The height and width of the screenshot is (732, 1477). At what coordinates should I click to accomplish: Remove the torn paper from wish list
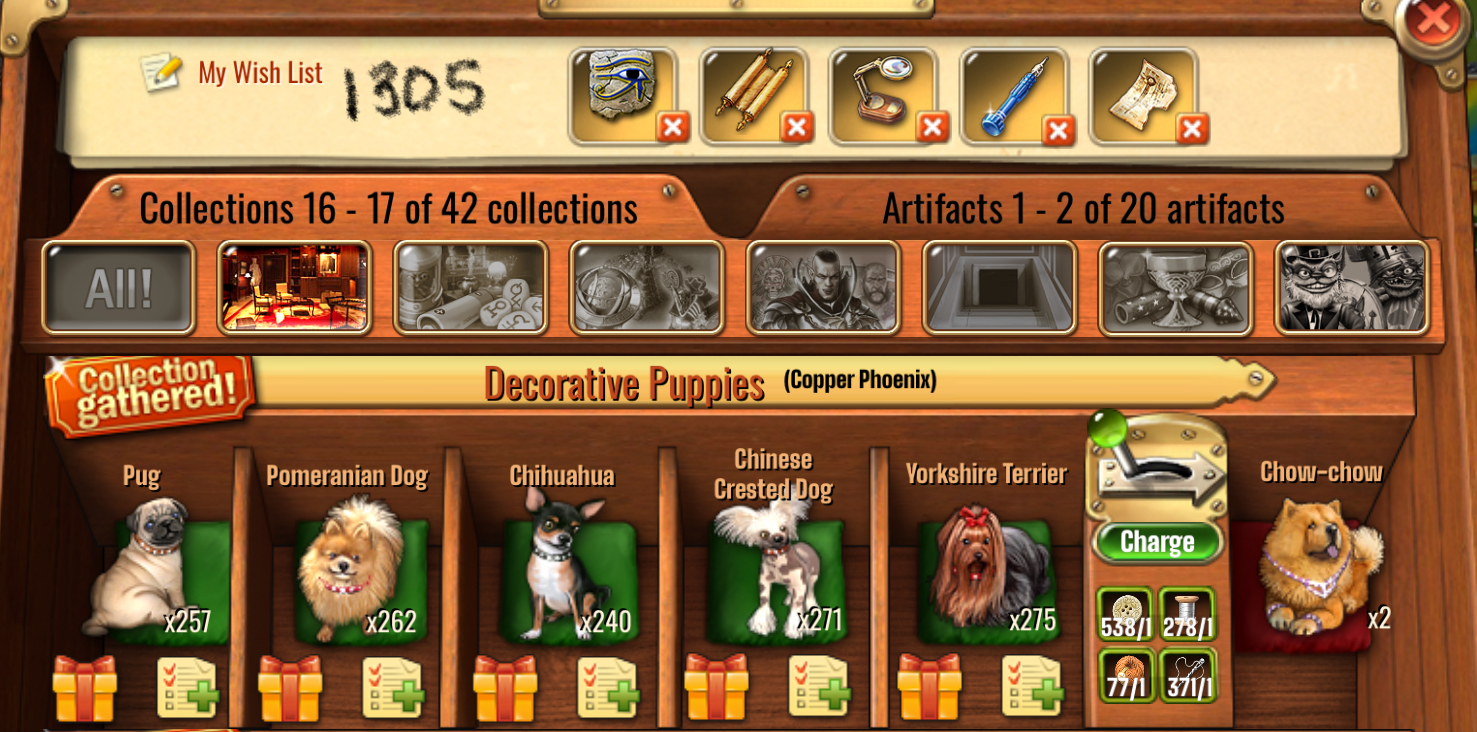pyautogui.click(x=1192, y=128)
